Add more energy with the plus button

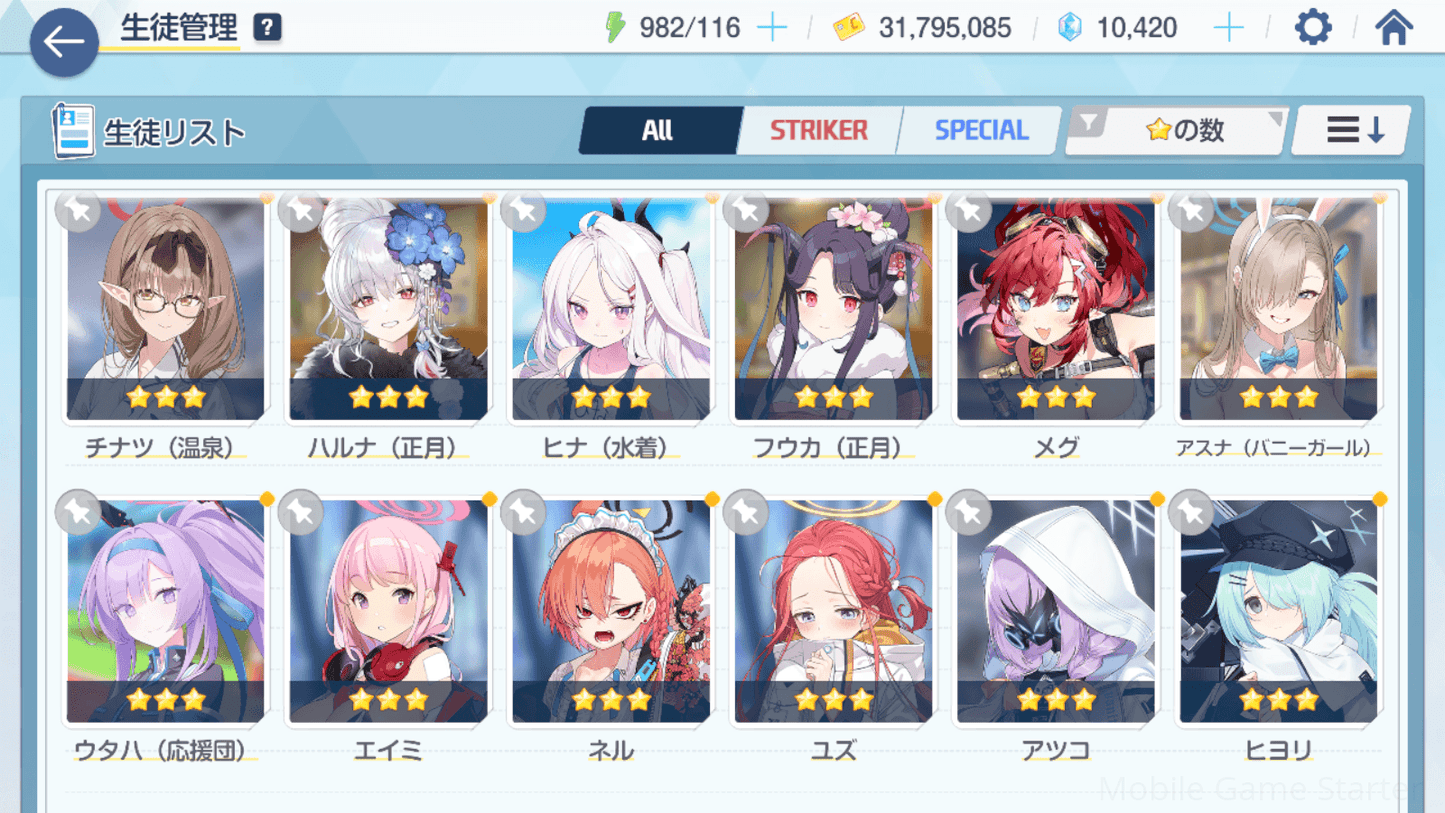(772, 28)
